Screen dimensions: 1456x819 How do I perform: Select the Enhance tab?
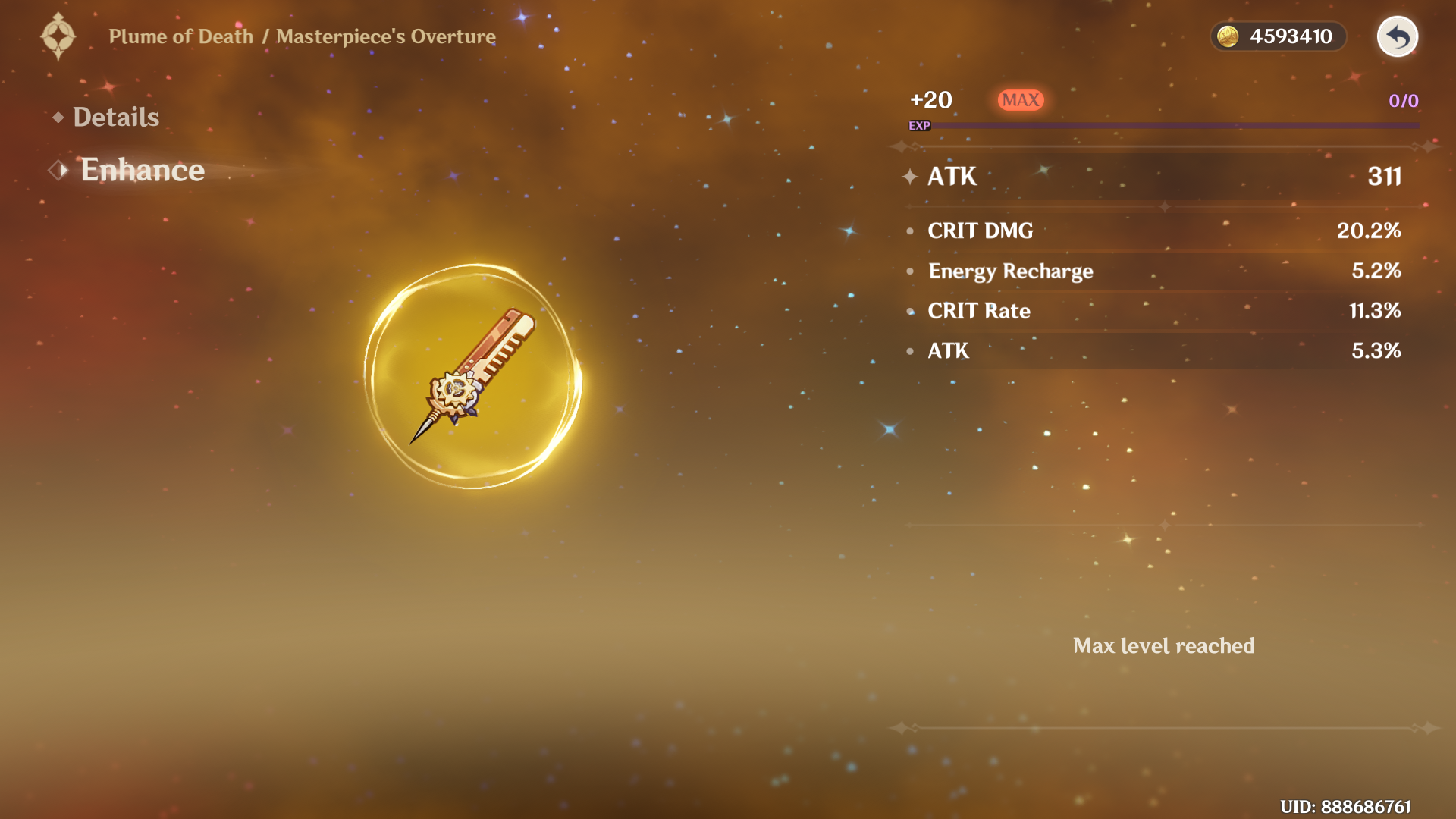[142, 170]
